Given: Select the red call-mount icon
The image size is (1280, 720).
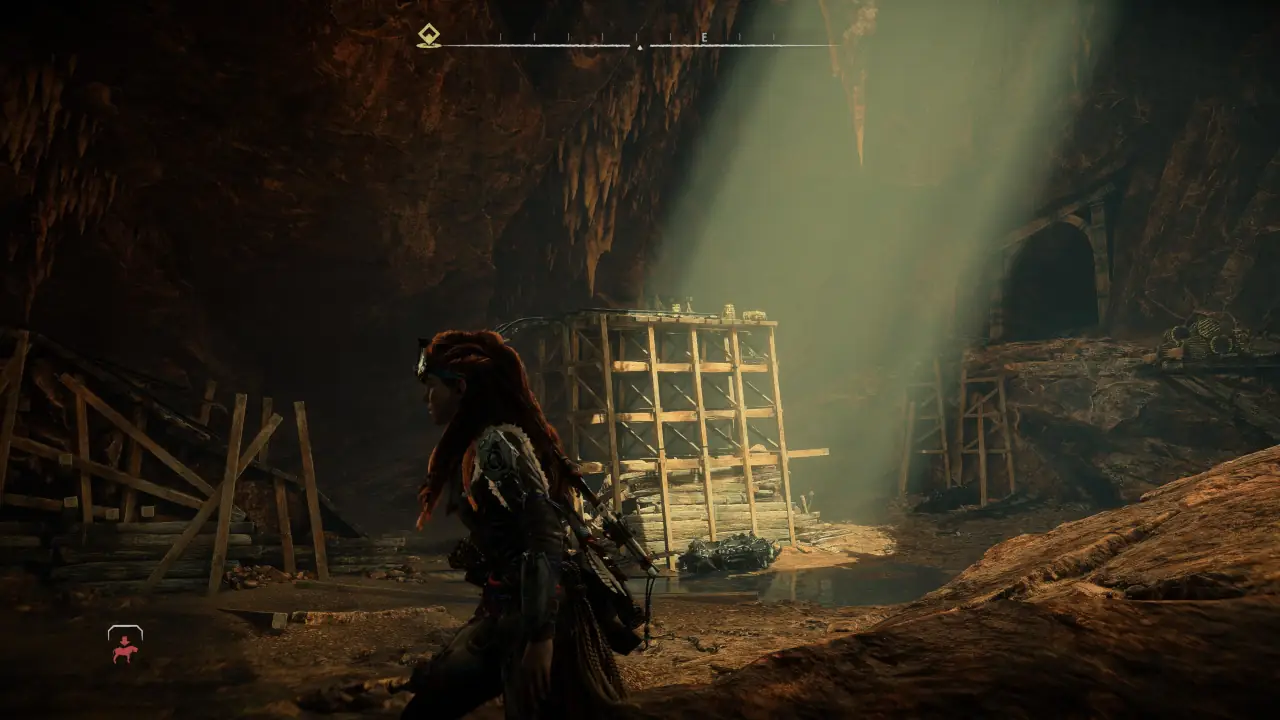Looking at the screenshot, I should (x=125, y=647).
